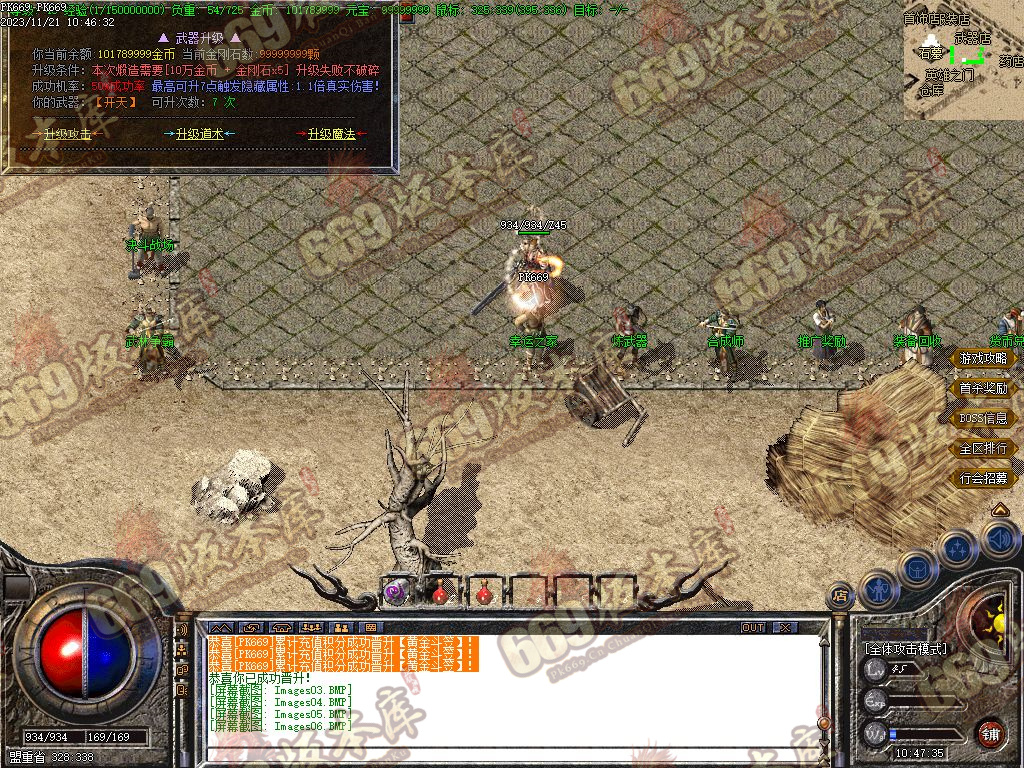Show the BOSS信息 panel
This screenshot has height=768, width=1024.
click(983, 418)
